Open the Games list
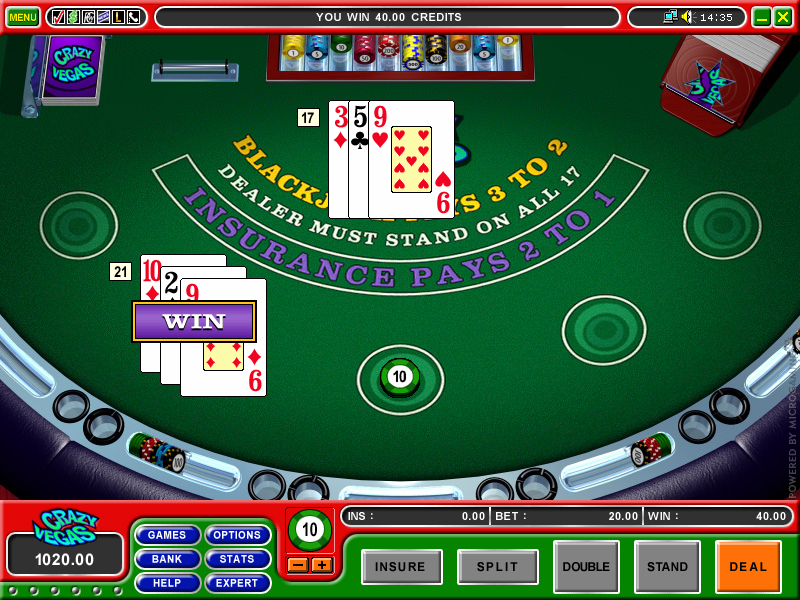The height and width of the screenshot is (600, 800). click(x=167, y=535)
